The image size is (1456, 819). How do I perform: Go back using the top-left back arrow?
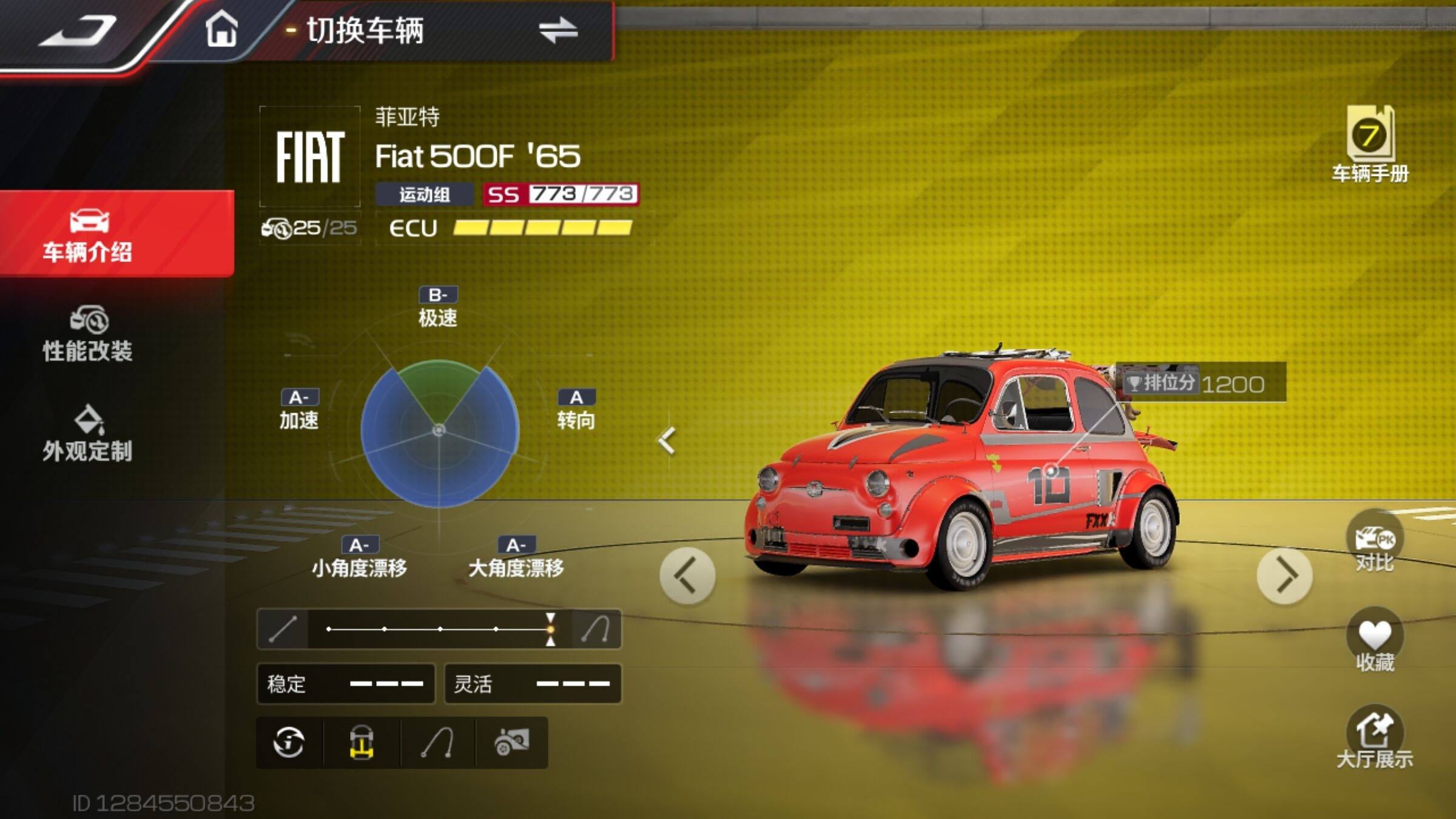(78, 30)
